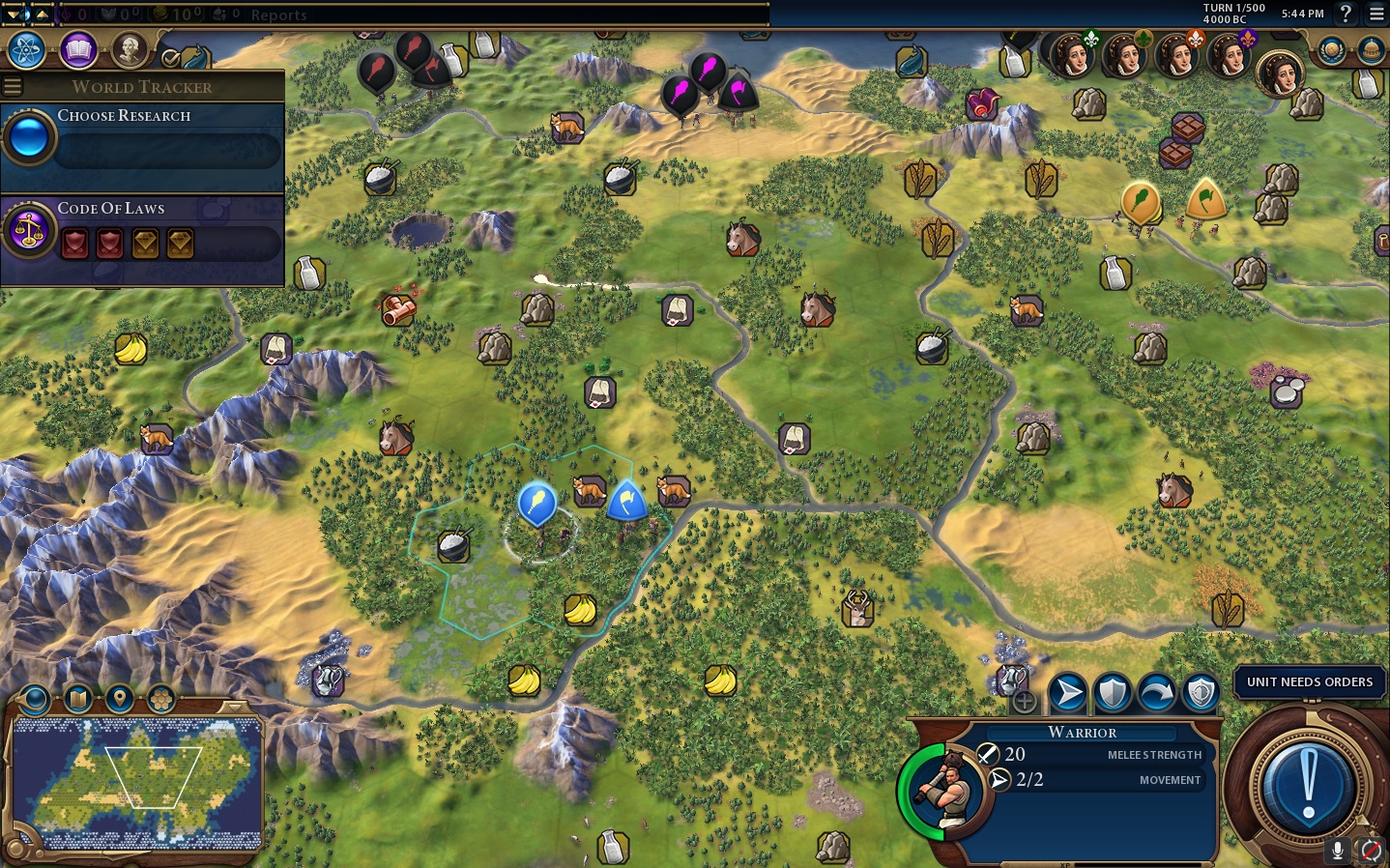Select the leader portrait with purple fleur-de-lis
The width and height of the screenshot is (1390, 868).
click(1230, 56)
